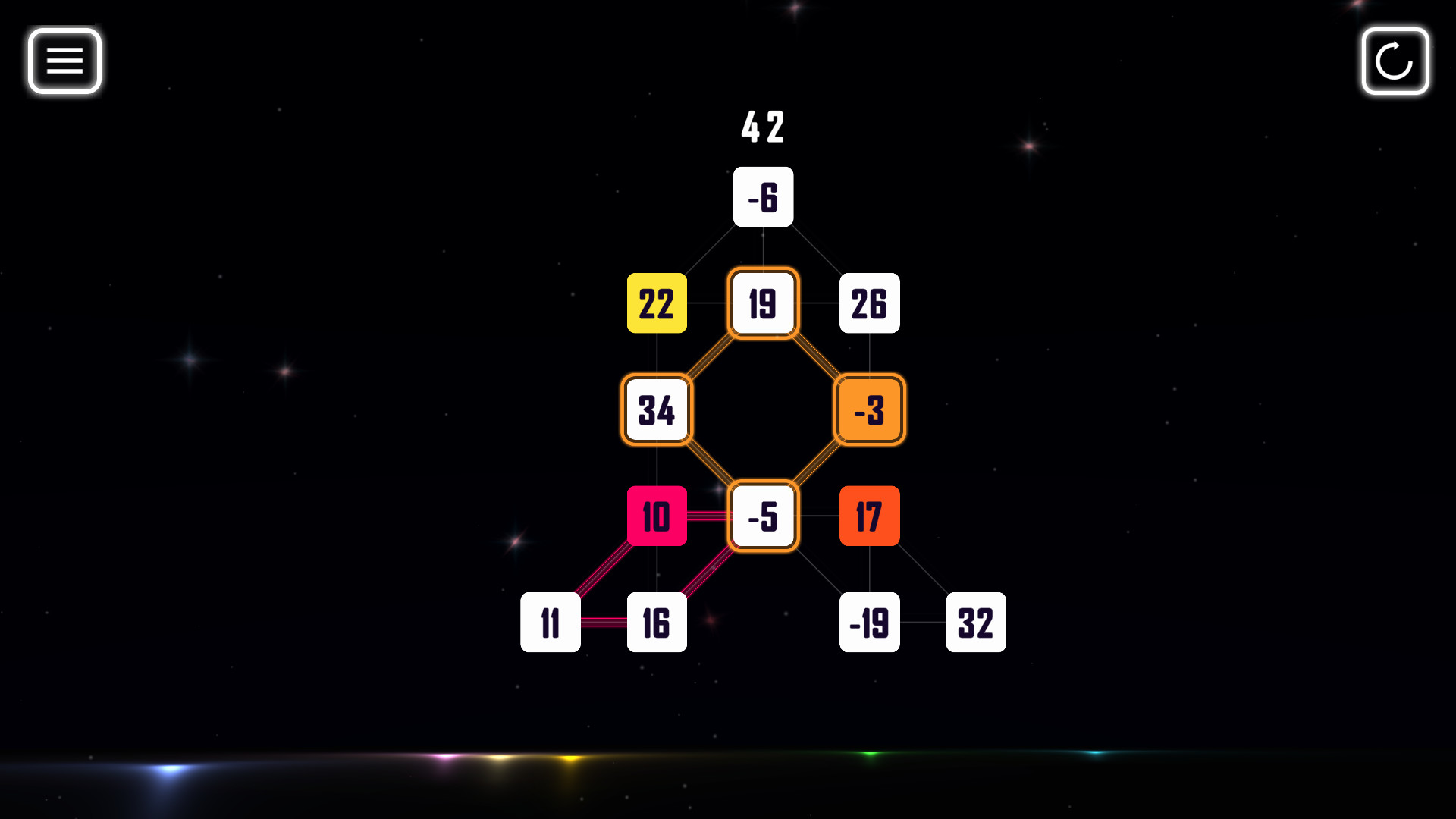Restart the puzzle with the reset icon

click(1395, 62)
